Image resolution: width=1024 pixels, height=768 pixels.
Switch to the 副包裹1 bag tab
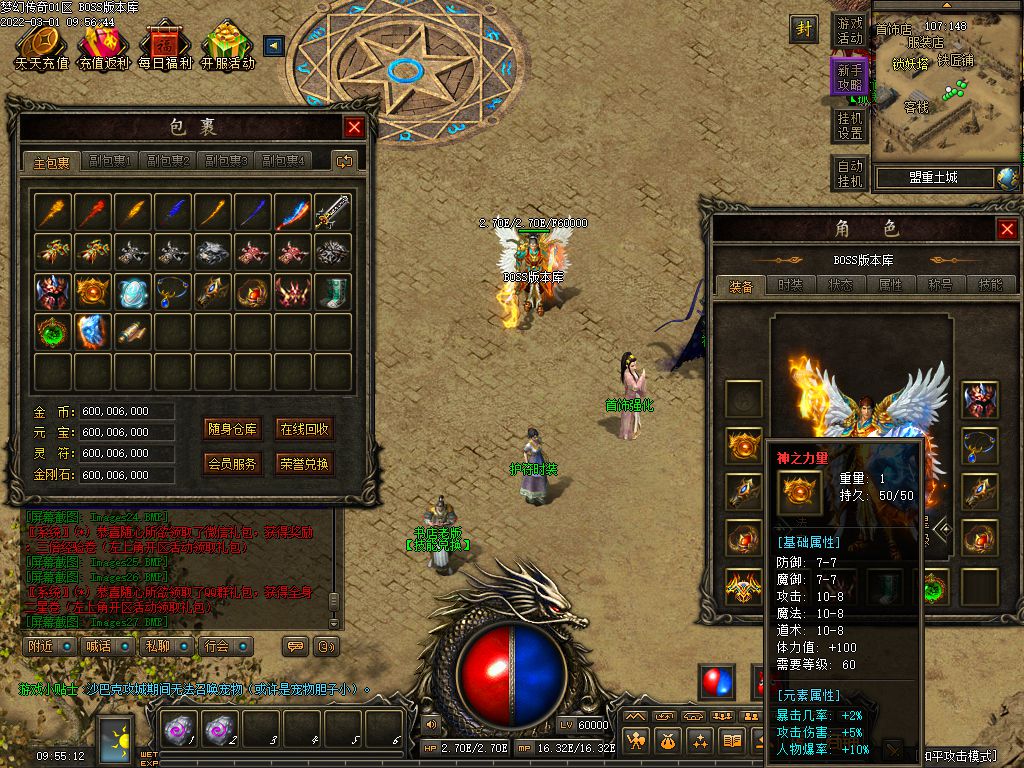[110, 161]
